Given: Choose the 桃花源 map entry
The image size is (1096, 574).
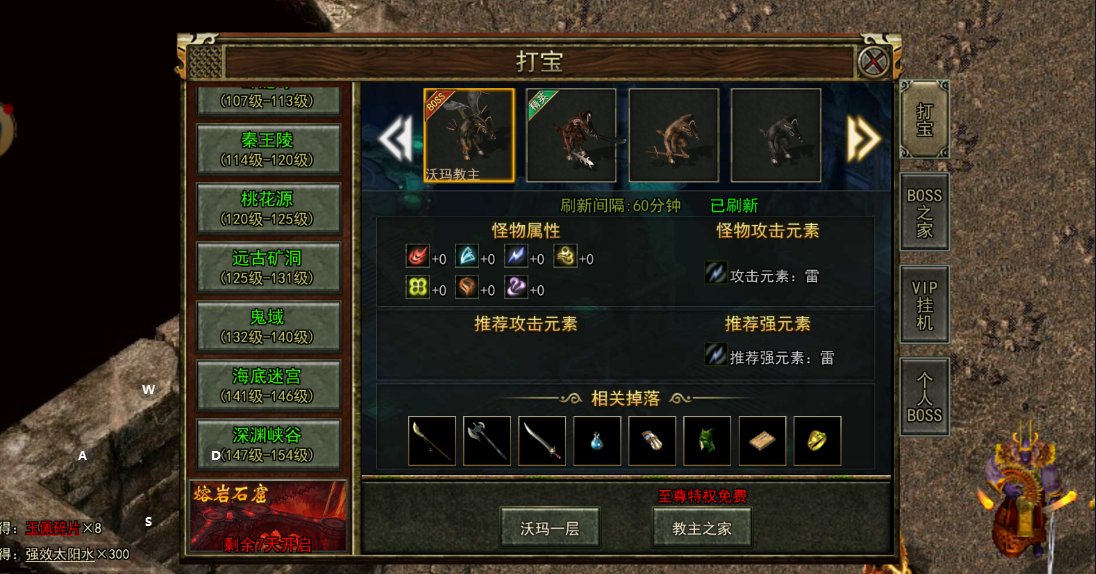Looking at the screenshot, I should [268, 208].
